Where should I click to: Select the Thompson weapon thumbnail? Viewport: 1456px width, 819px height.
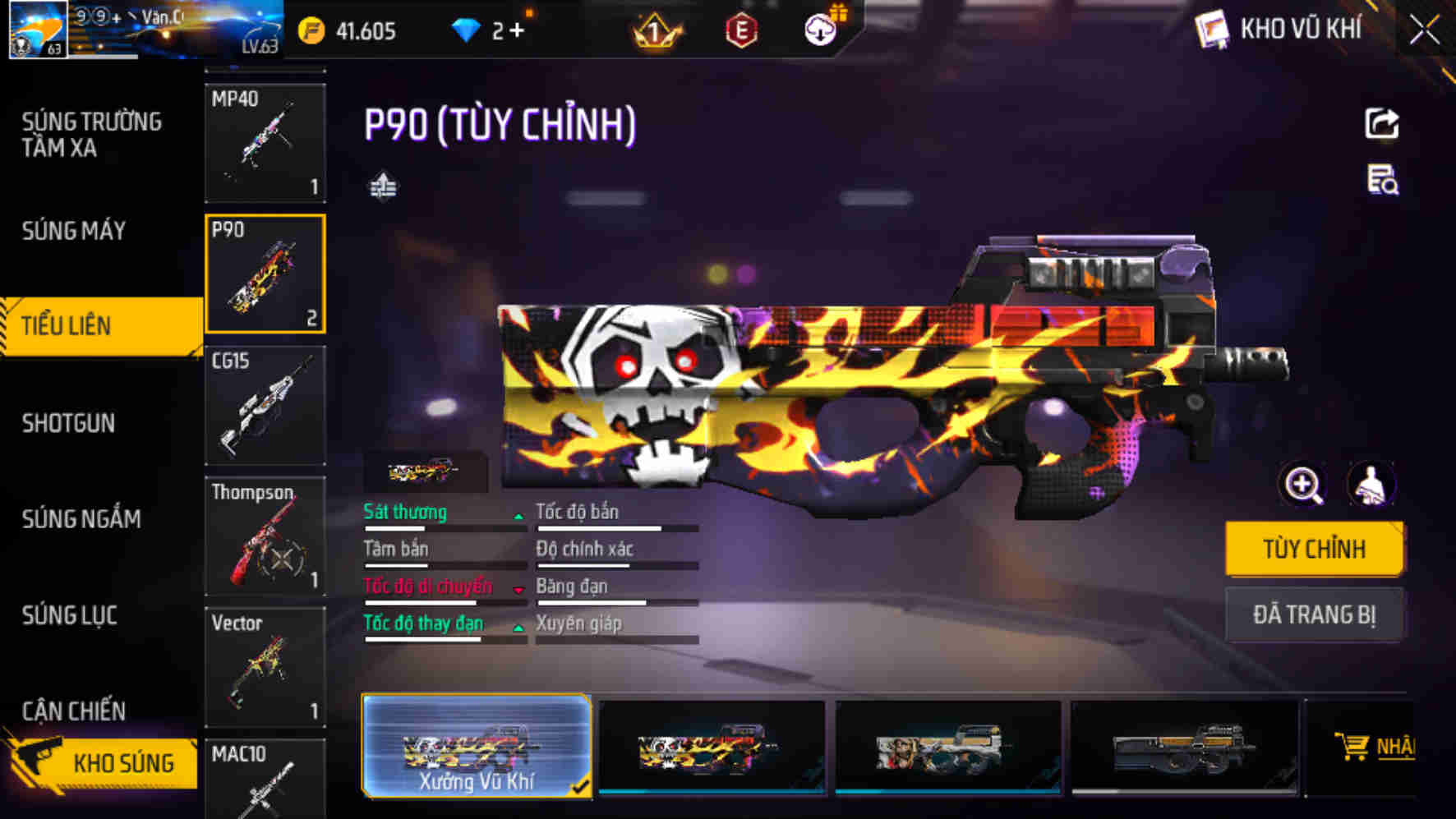click(x=265, y=534)
